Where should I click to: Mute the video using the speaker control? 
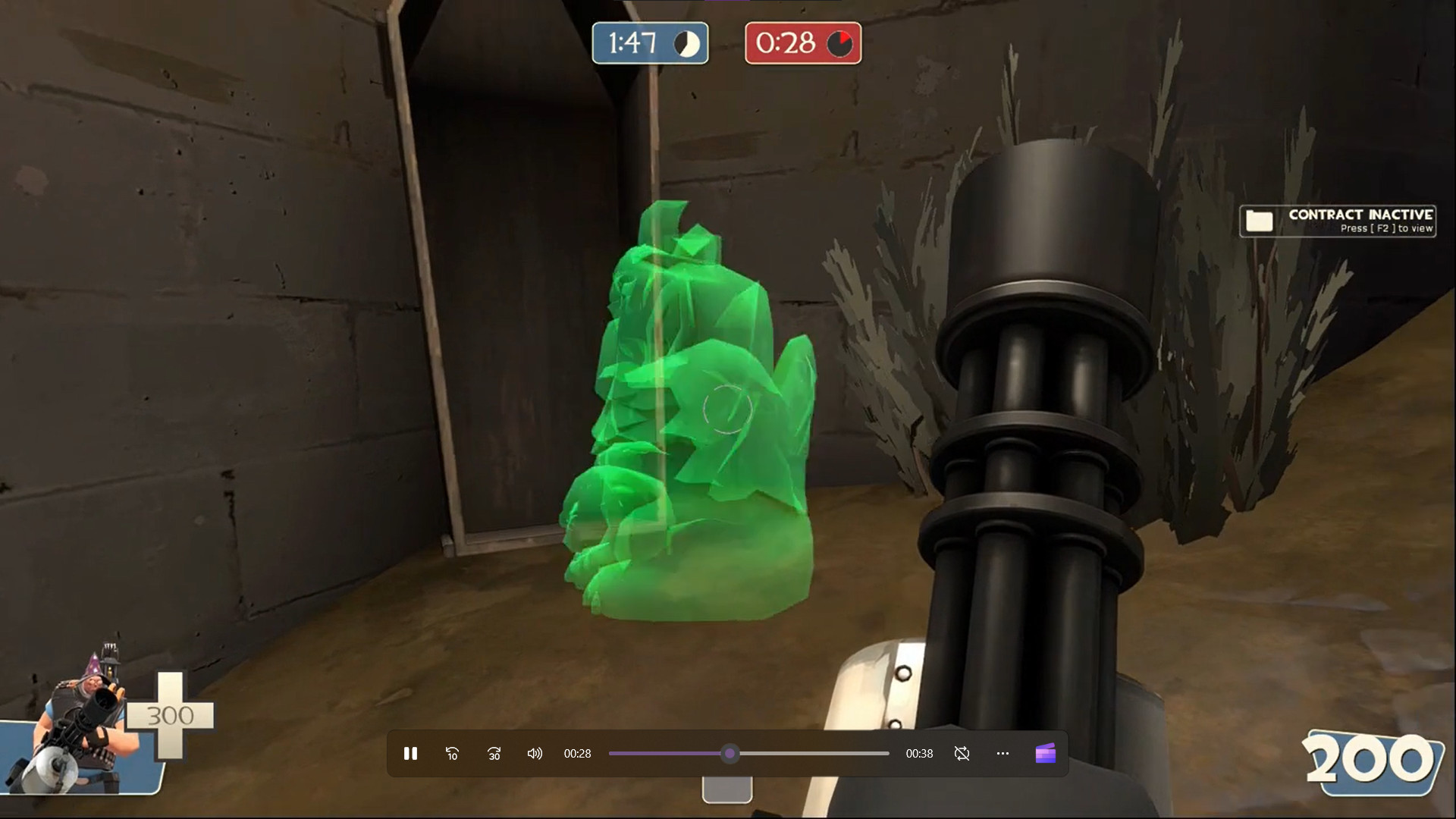pyautogui.click(x=535, y=753)
